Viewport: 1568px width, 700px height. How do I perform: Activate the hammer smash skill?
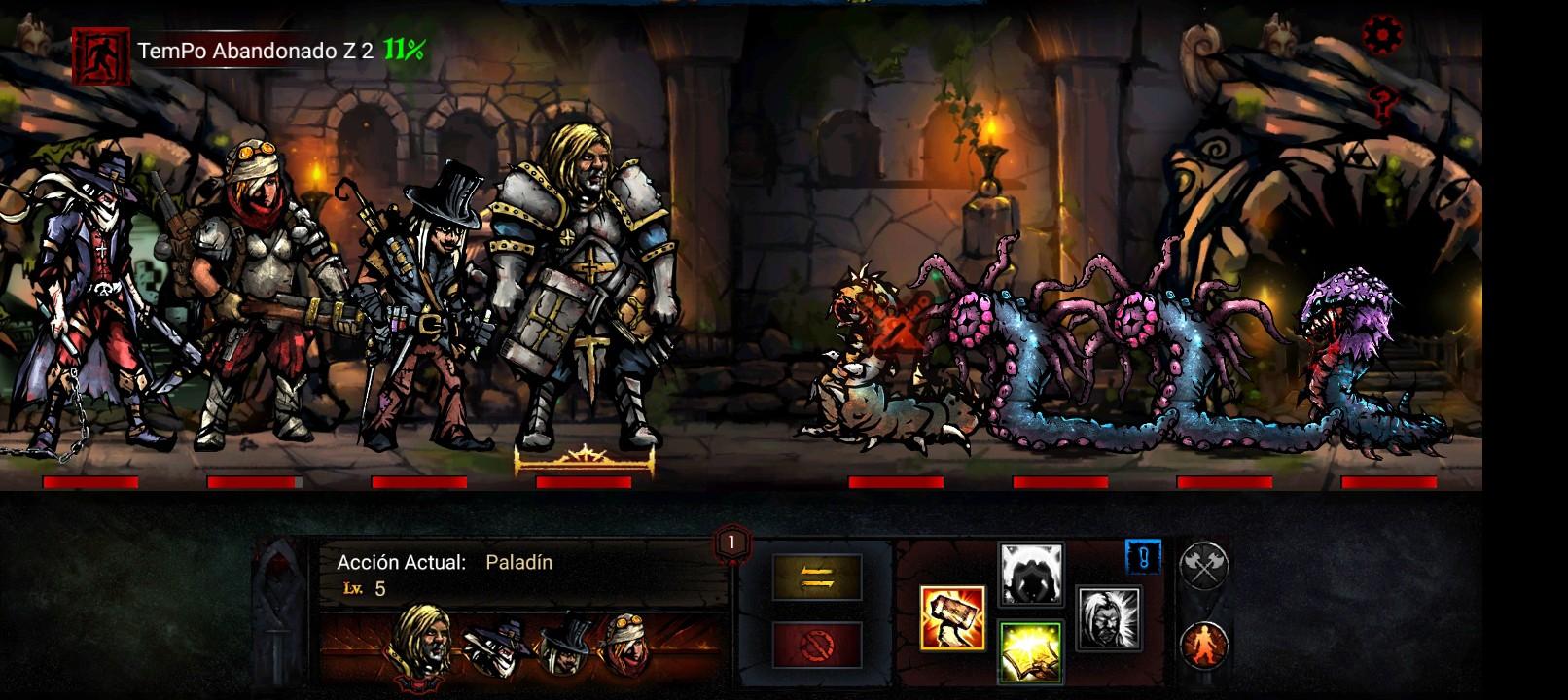coord(952,618)
